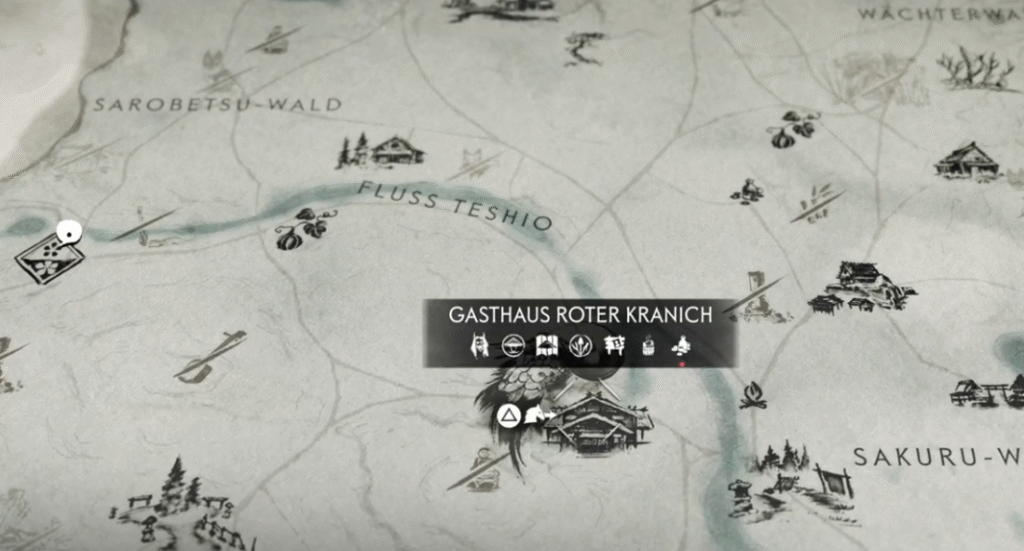Click the seated figure map marker

click(746, 190)
